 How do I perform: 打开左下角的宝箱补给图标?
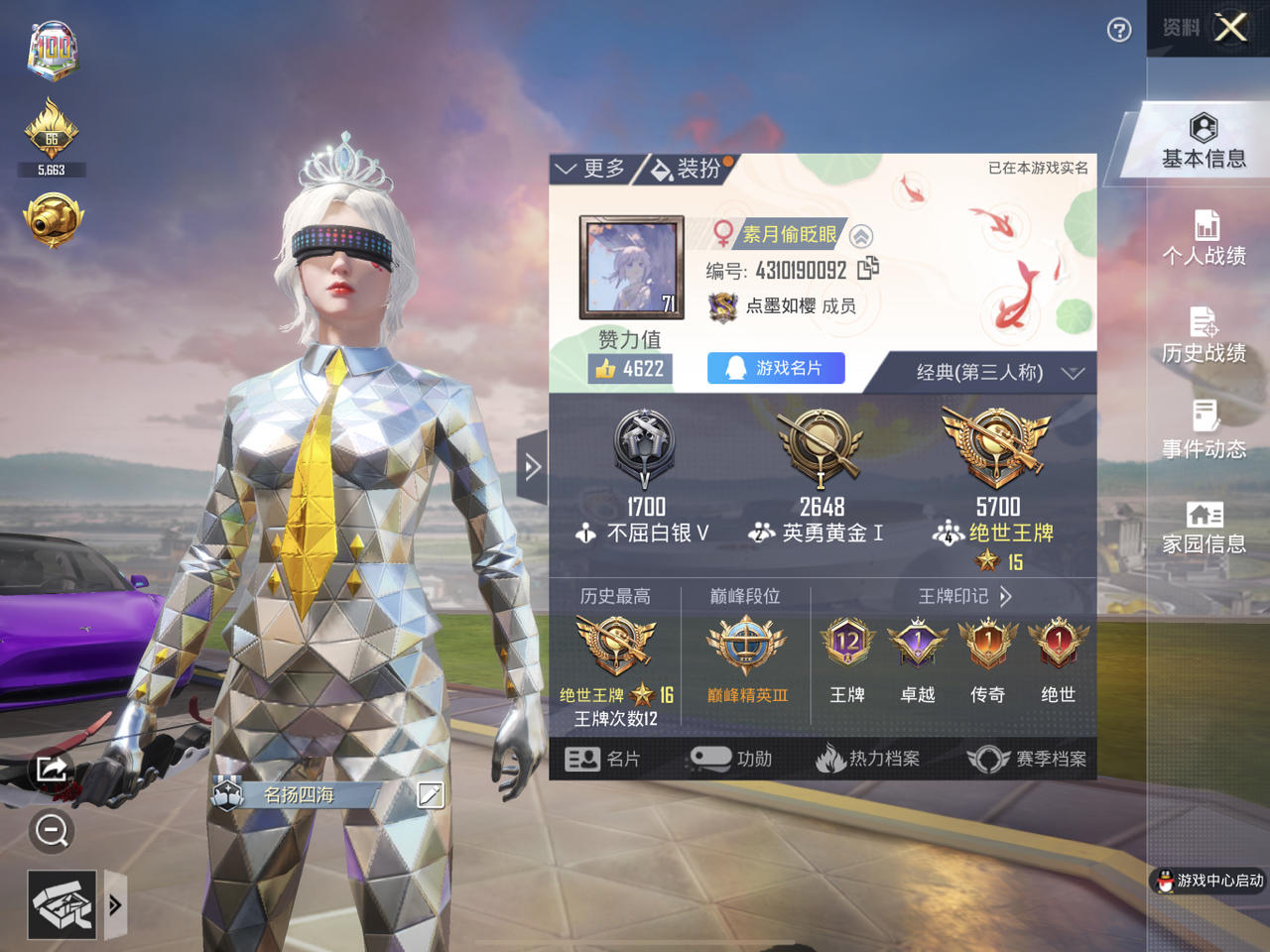[x=62, y=903]
